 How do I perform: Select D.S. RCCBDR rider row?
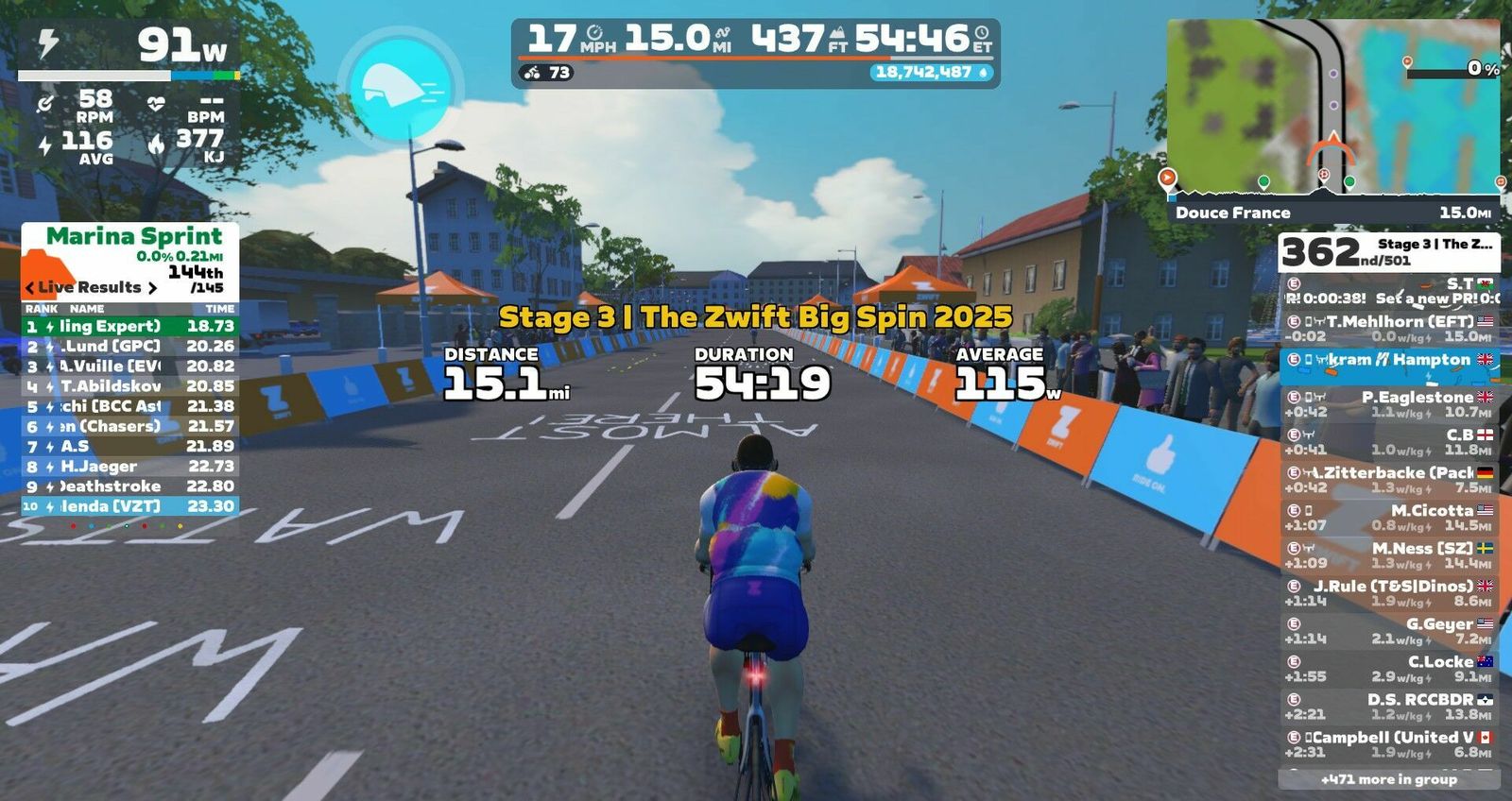1388,706
